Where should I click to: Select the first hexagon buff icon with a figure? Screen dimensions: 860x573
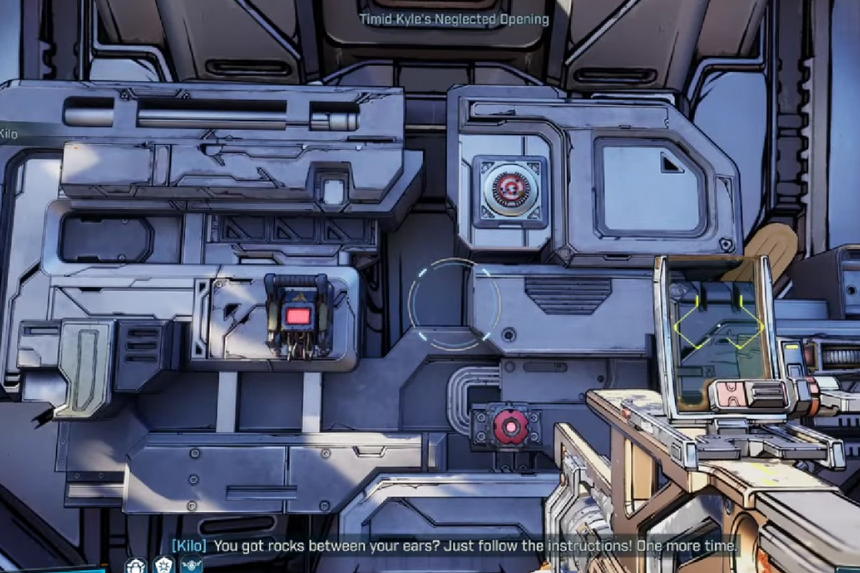pyautogui.click(x=136, y=565)
